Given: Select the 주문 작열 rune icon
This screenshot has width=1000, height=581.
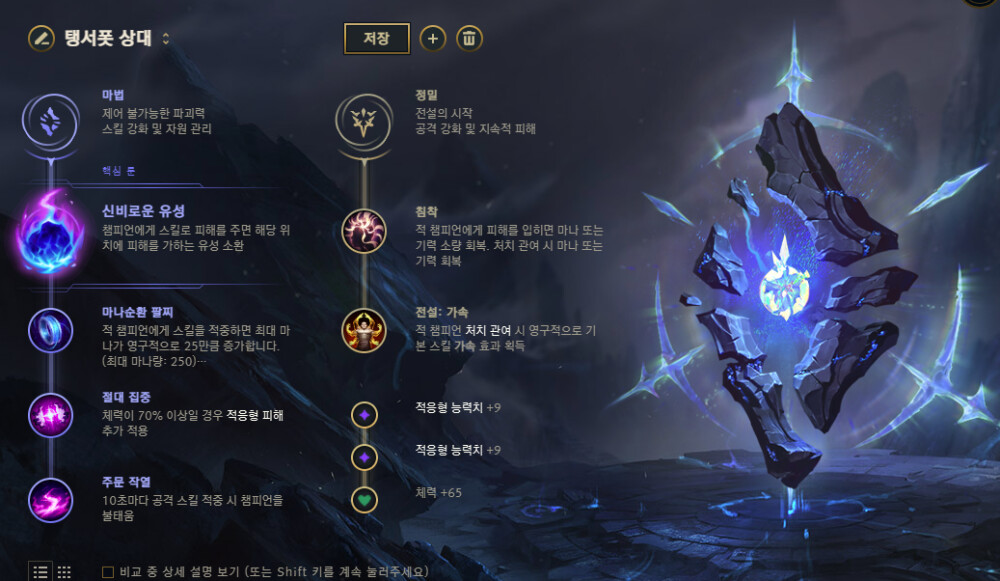Looking at the screenshot, I should pyautogui.click(x=50, y=498).
